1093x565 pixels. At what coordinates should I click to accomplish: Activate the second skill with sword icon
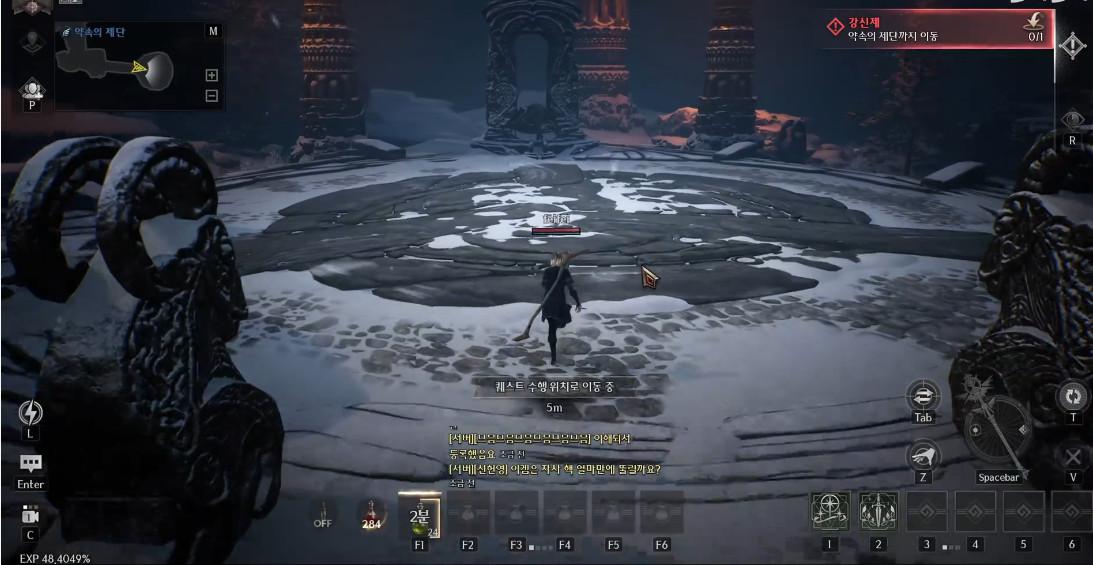tap(878, 512)
